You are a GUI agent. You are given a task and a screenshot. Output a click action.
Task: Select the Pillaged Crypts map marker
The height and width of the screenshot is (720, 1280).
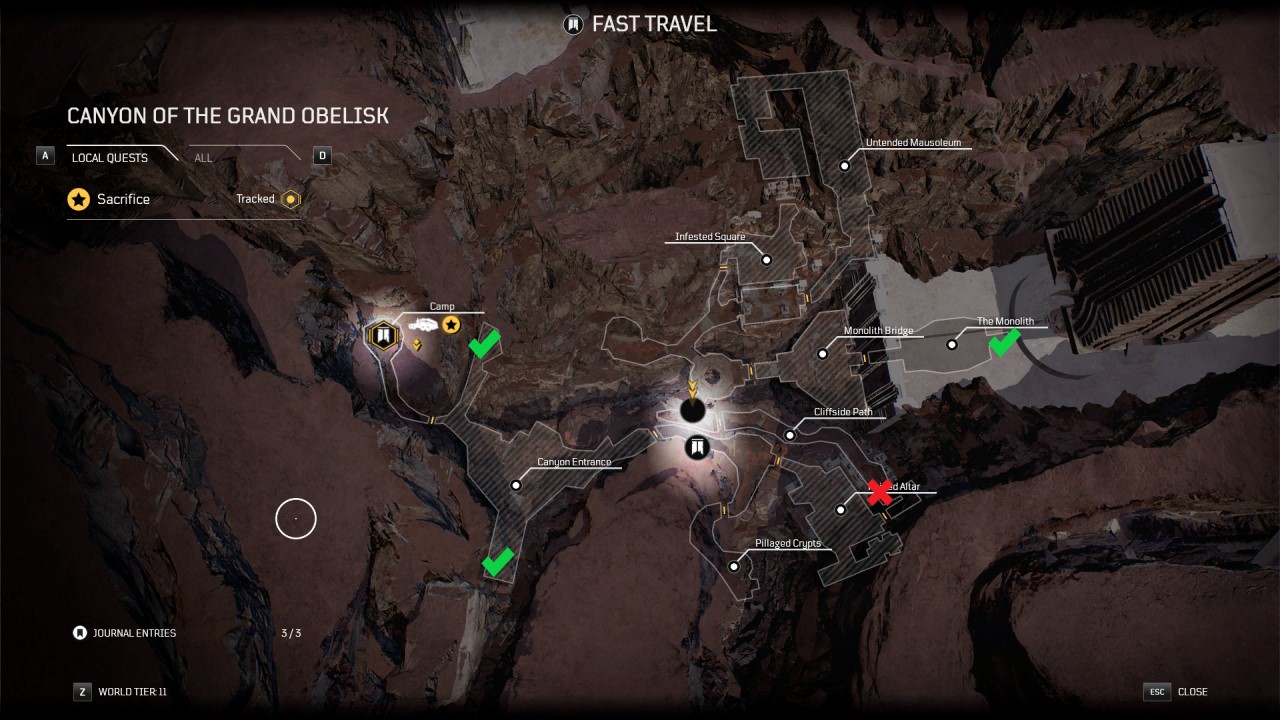click(734, 566)
